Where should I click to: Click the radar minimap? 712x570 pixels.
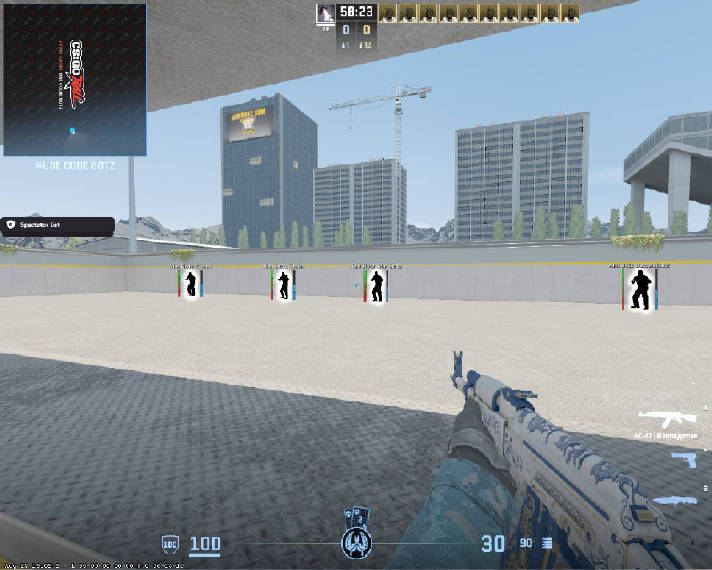(x=75, y=80)
